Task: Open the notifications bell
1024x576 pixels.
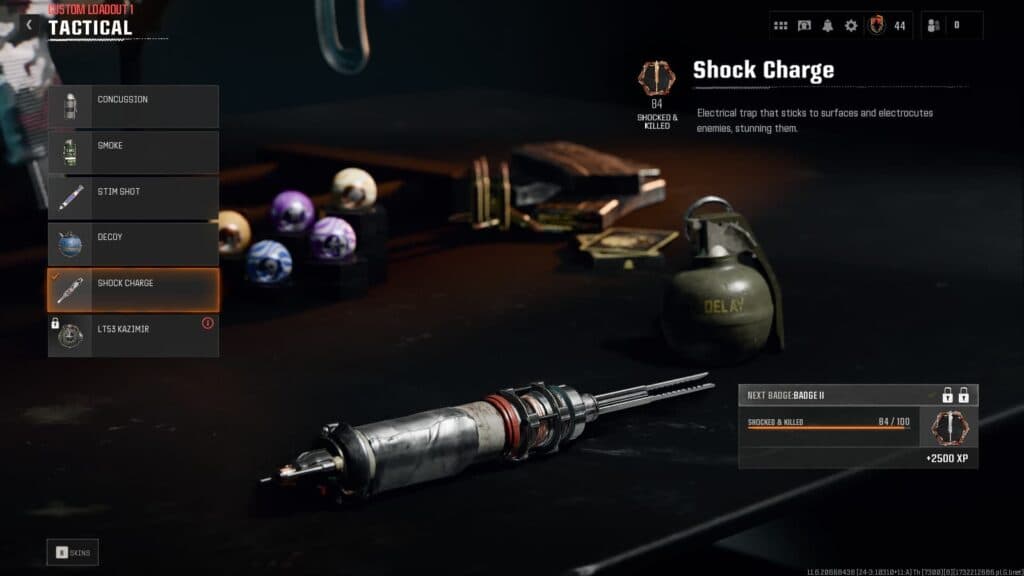Action: (828, 25)
